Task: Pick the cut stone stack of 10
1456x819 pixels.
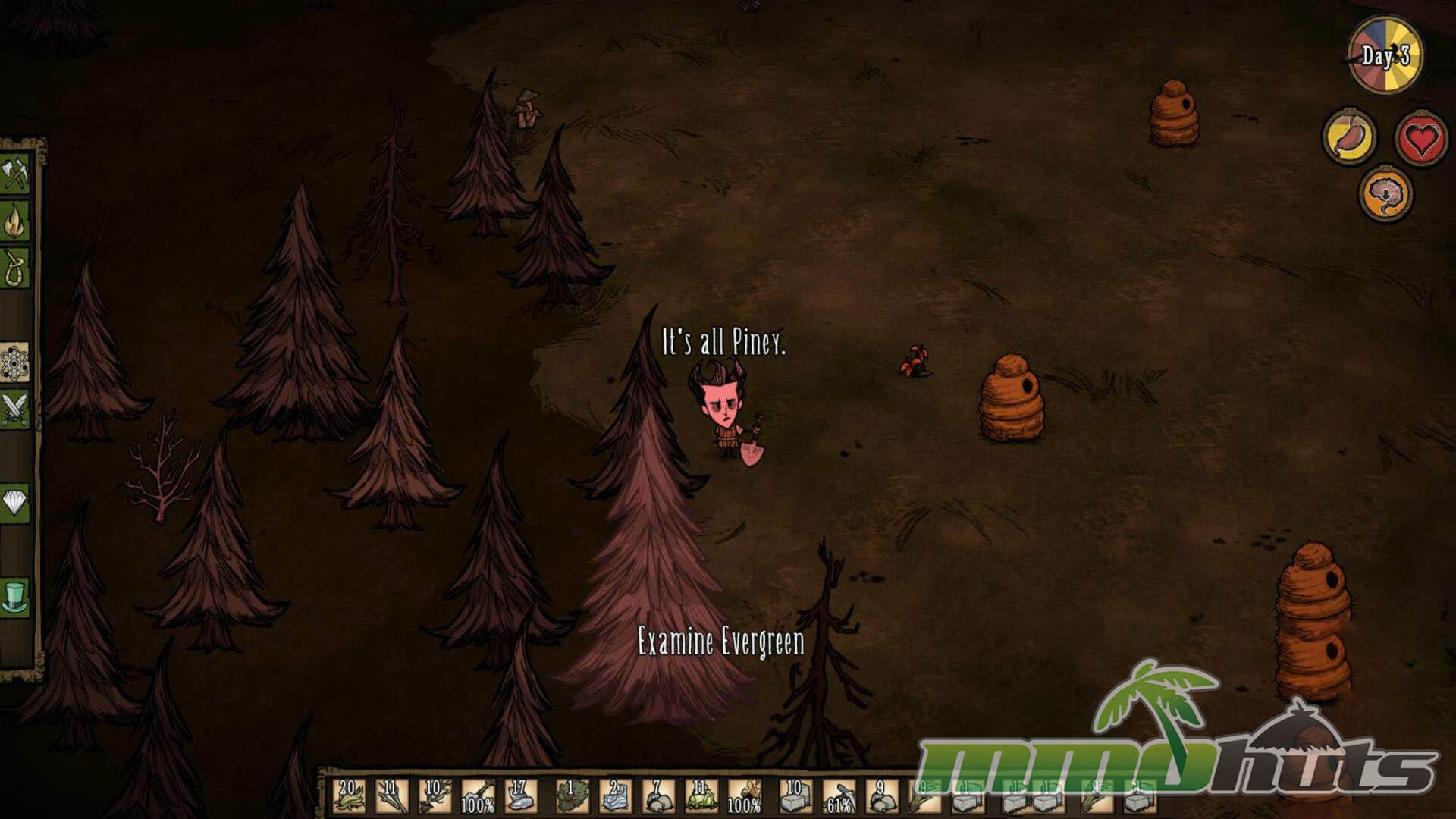Action: click(x=795, y=796)
